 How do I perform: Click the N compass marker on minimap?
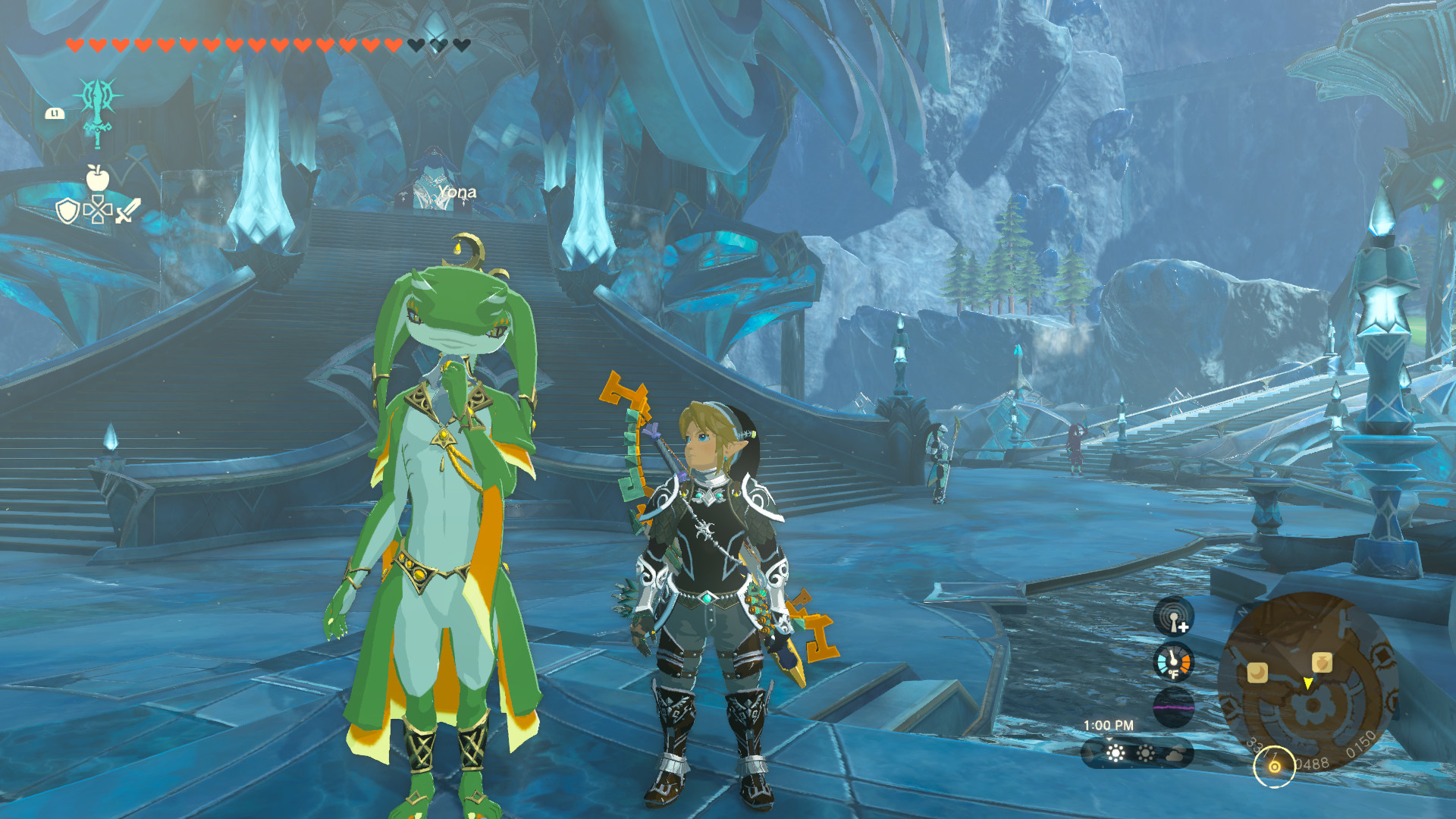(x=1242, y=611)
